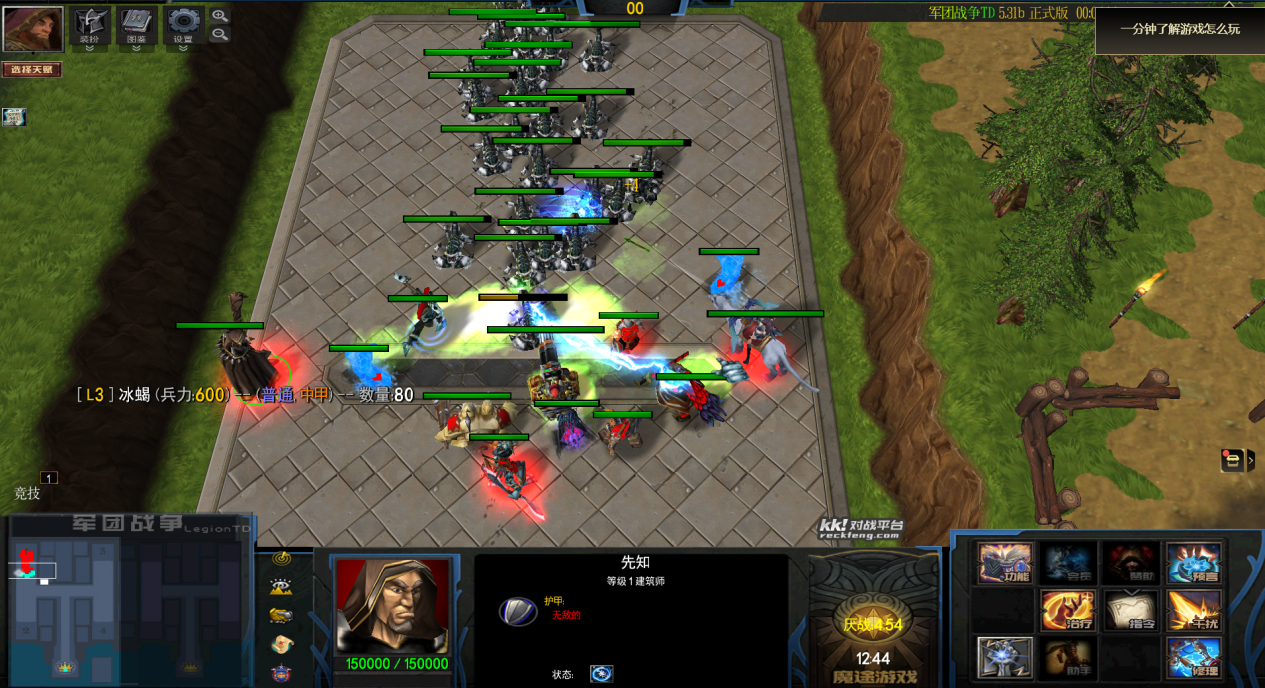Screen dimensions: 1265x688
Task: Open the 一分钟了解游戏怎么玩 tutorial panel
Action: pyautogui.click(x=1180, y=30)
